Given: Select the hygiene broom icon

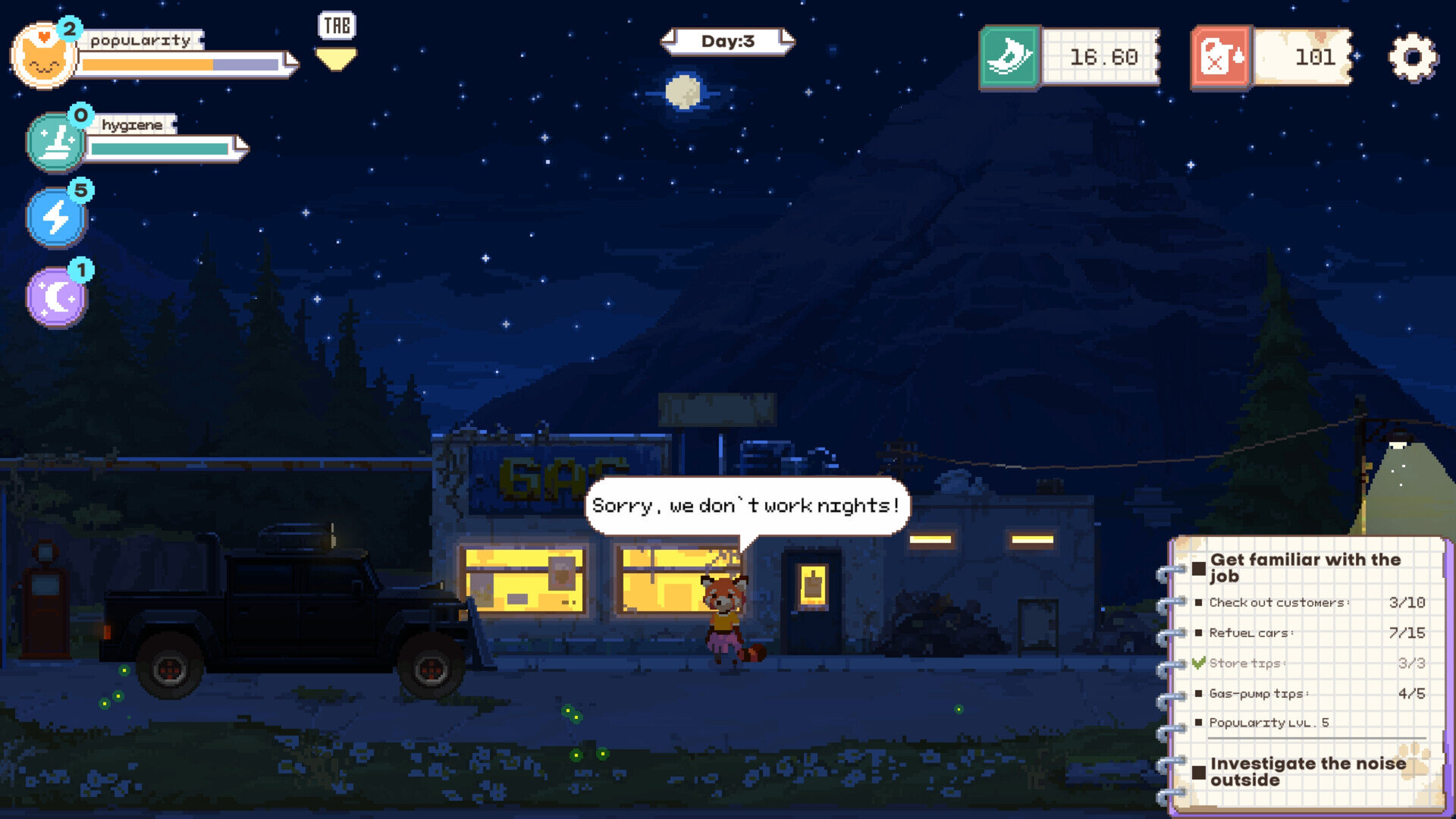Looking at the screenshot, I should pyautogui.click(x=55, y=142).
